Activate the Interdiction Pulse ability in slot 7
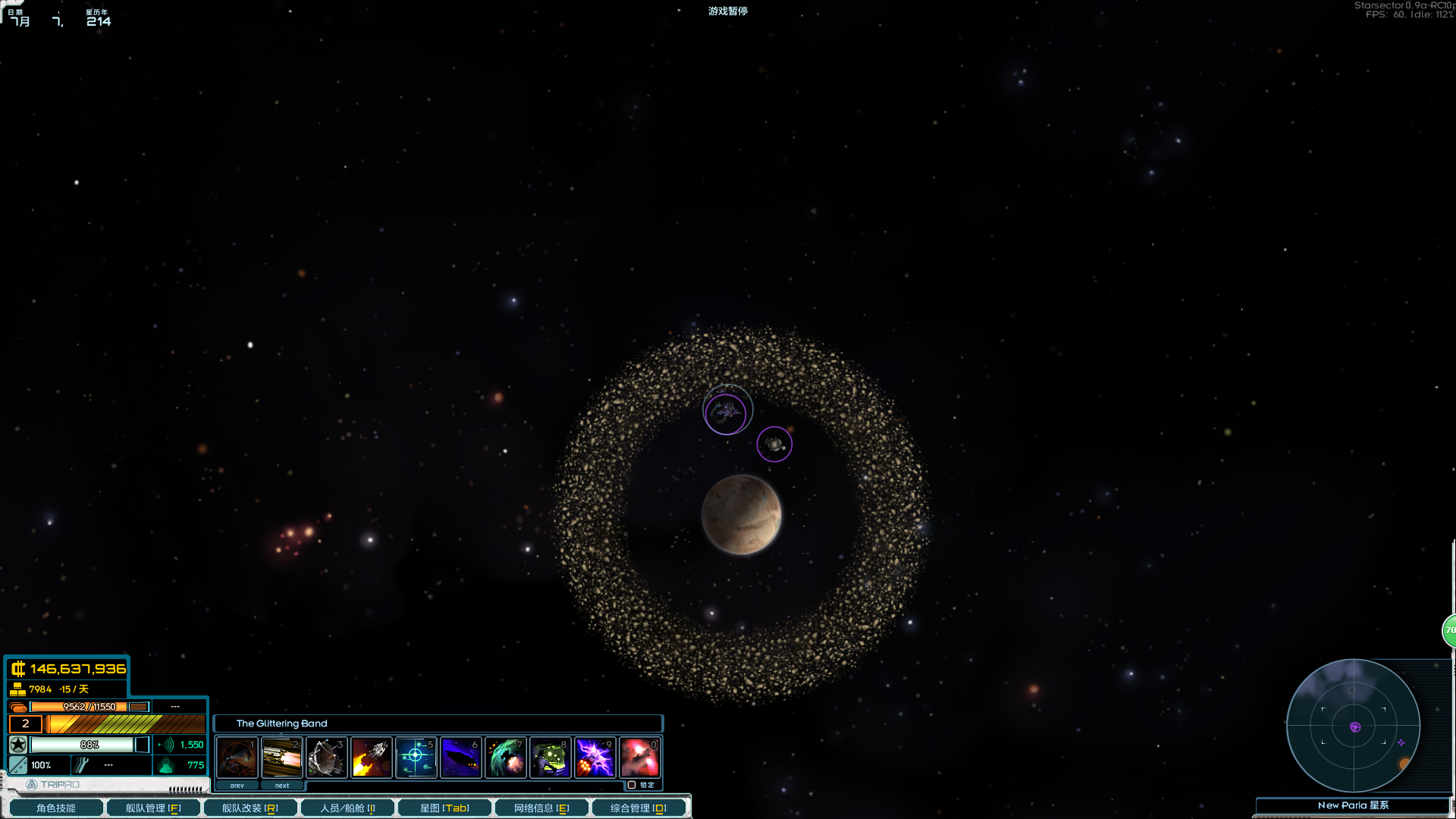 pyautogui.click(x=505, y=757)
